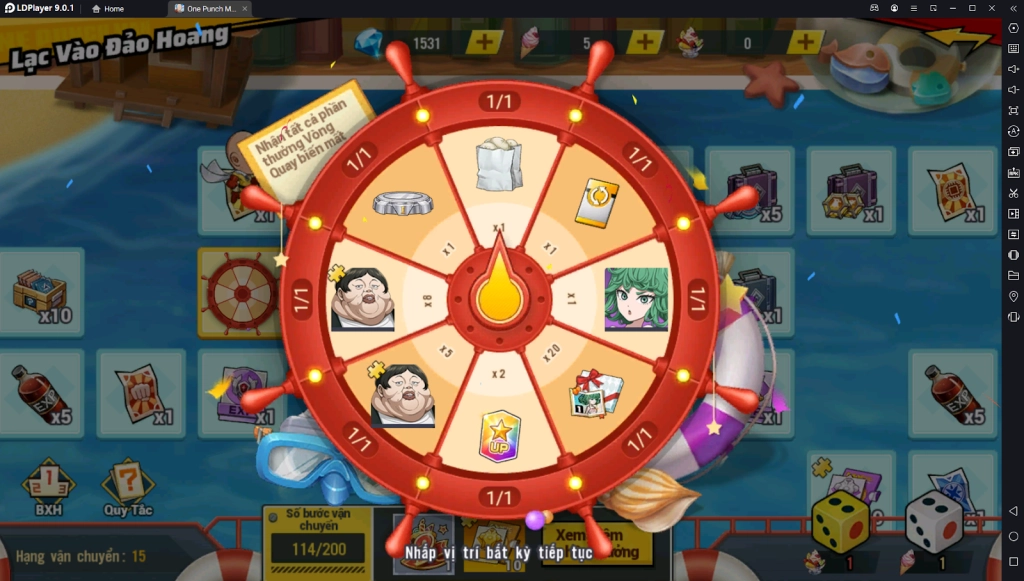1024x581 pixels.
Task: Tap the continue prompt text to dismiss wheel
Action: coord(498,551)
